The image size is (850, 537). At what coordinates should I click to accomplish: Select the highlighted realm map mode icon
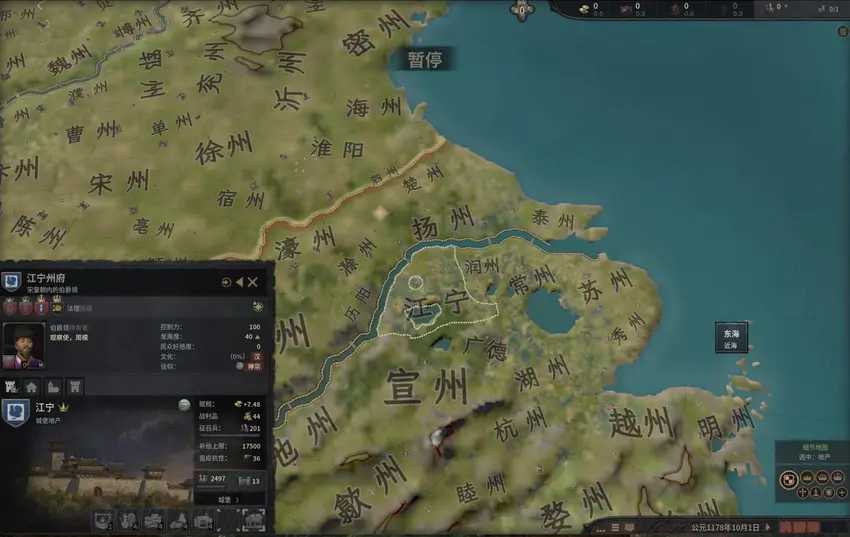(787, 480)
